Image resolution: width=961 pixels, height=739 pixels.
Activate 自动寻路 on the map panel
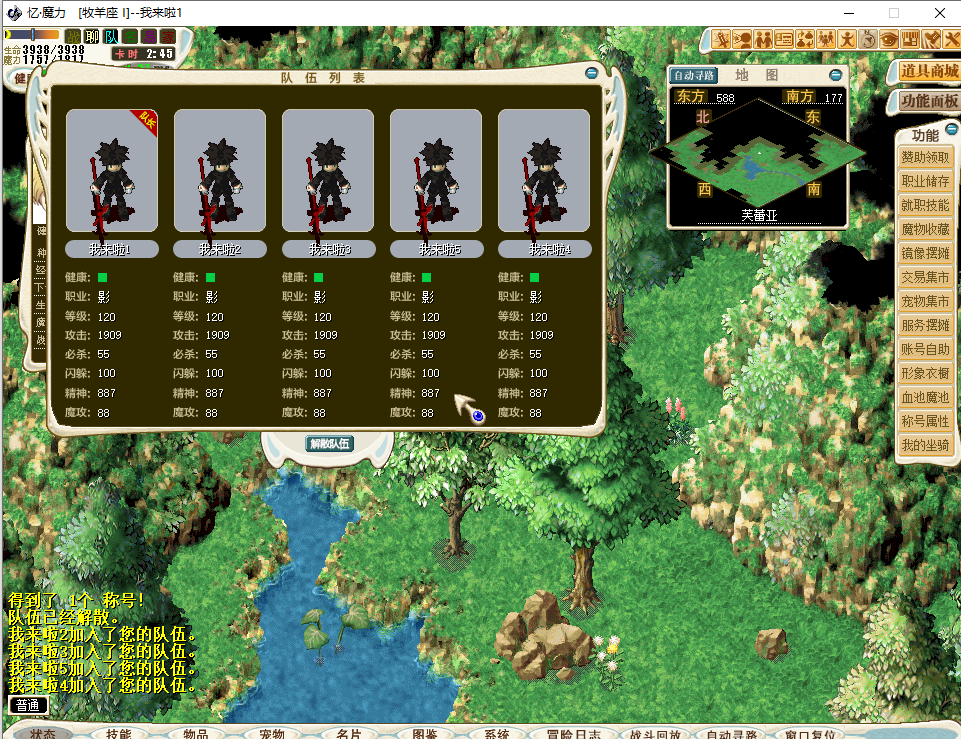coord(694,76)
